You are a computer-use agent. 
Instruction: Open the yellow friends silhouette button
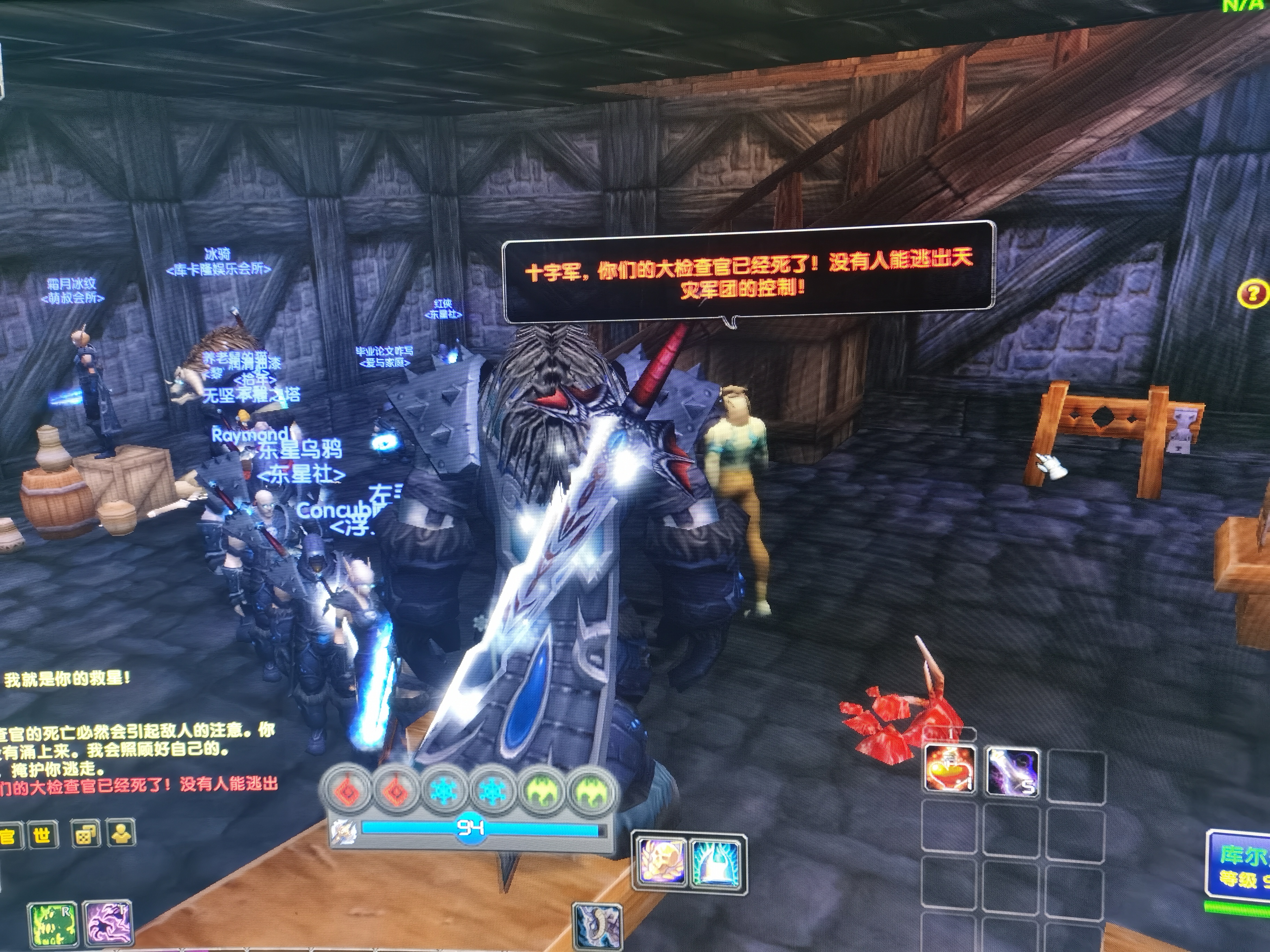120,834
